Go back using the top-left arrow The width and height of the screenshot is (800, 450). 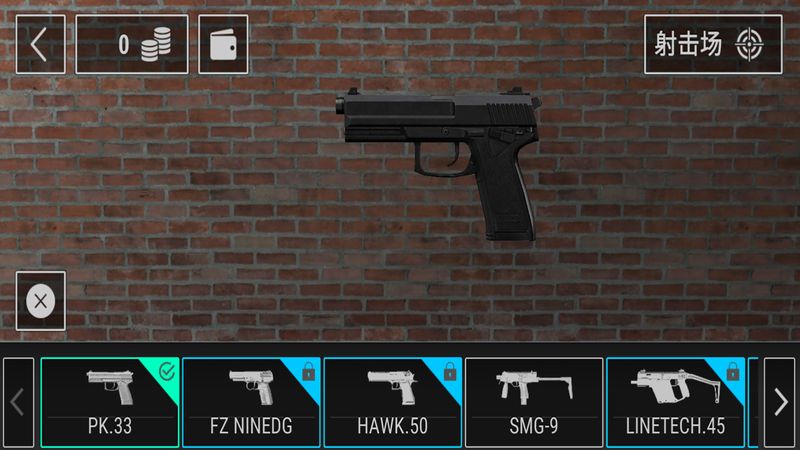pos(40,44)
